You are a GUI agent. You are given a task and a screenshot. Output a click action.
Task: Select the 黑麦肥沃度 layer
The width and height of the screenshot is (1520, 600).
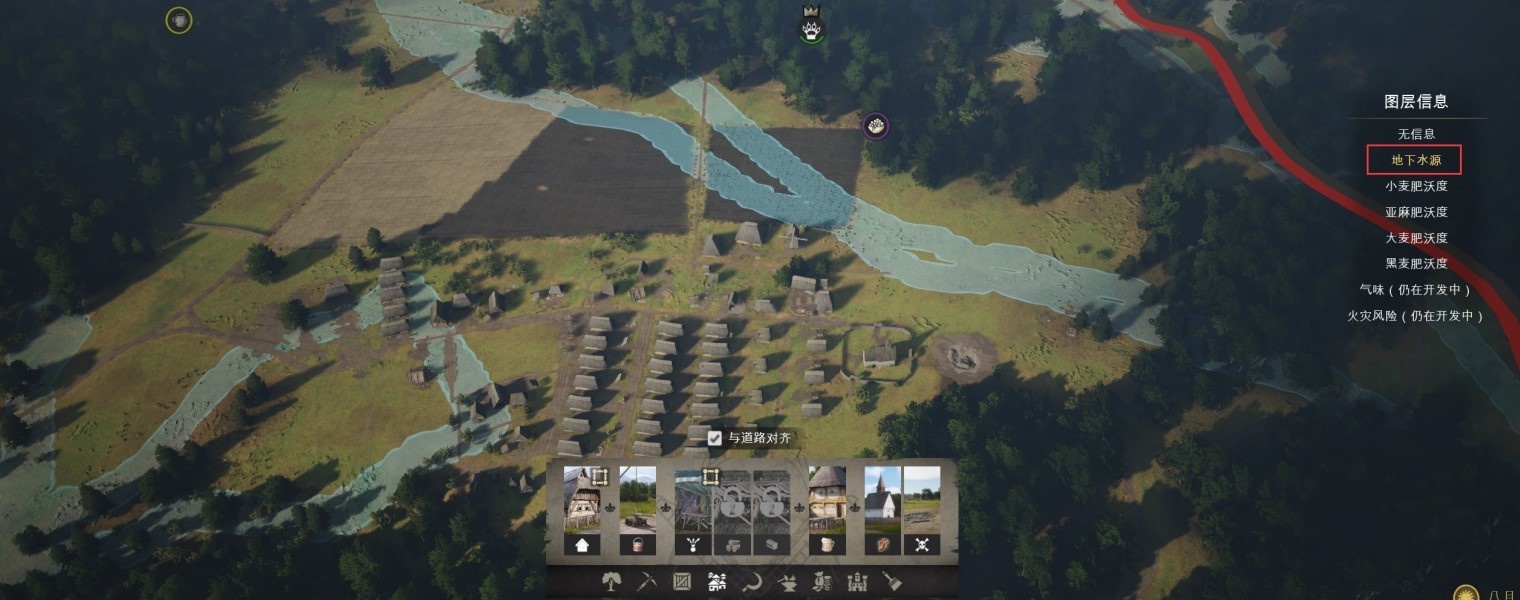(x=1415, y=264)
